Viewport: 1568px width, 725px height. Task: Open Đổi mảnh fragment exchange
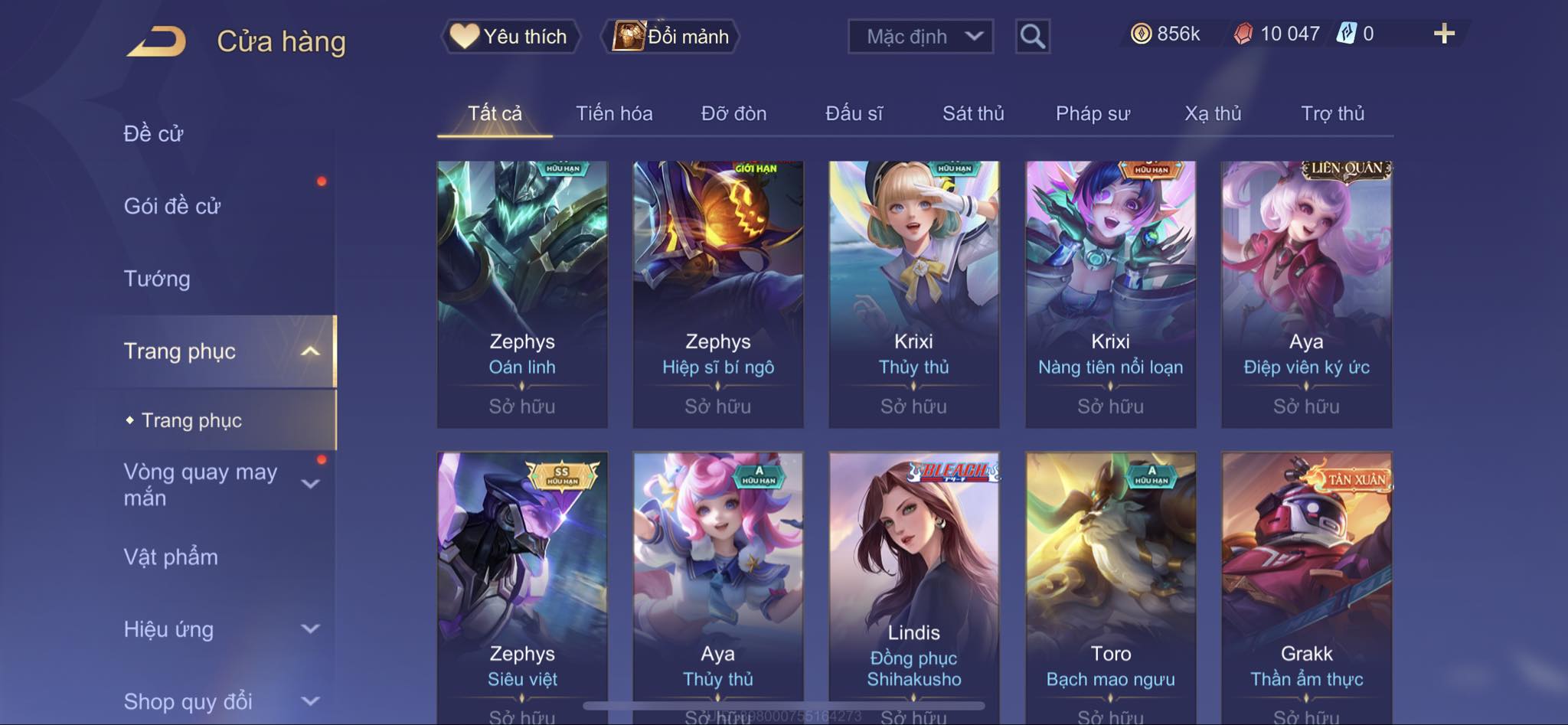click(671, 36)
